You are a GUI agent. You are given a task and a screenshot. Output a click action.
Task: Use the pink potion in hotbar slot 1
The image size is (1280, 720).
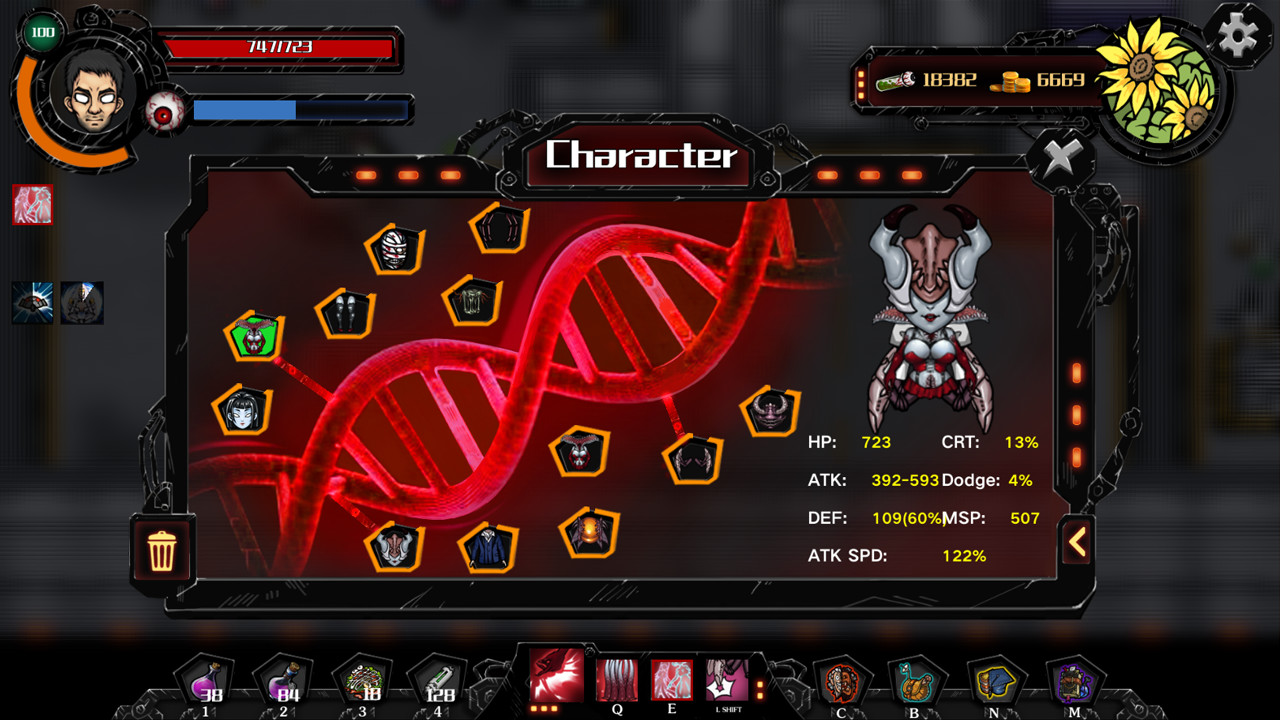coord(206,681)
